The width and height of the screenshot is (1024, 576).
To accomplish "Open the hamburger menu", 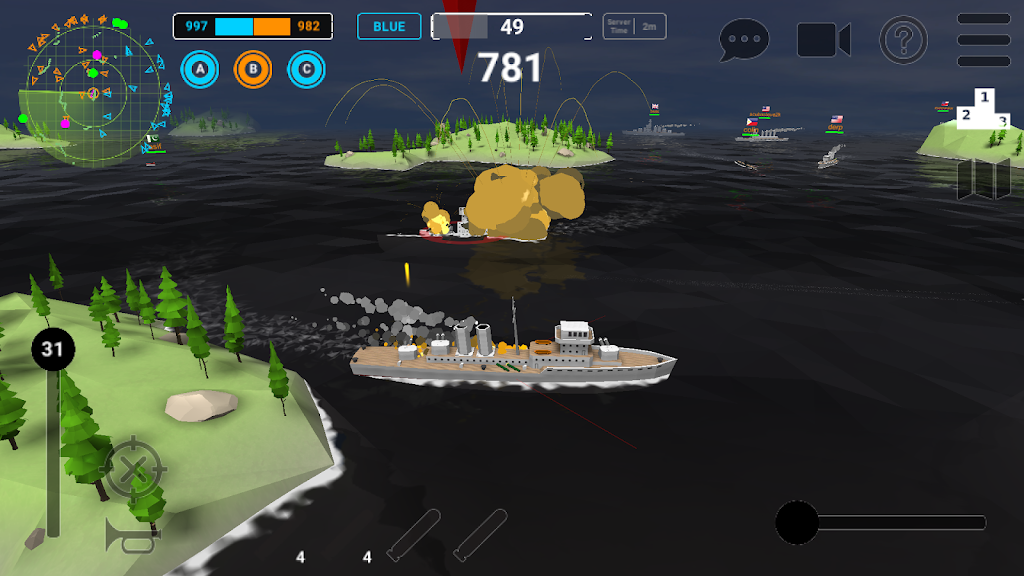I will (x=983, y=40).
